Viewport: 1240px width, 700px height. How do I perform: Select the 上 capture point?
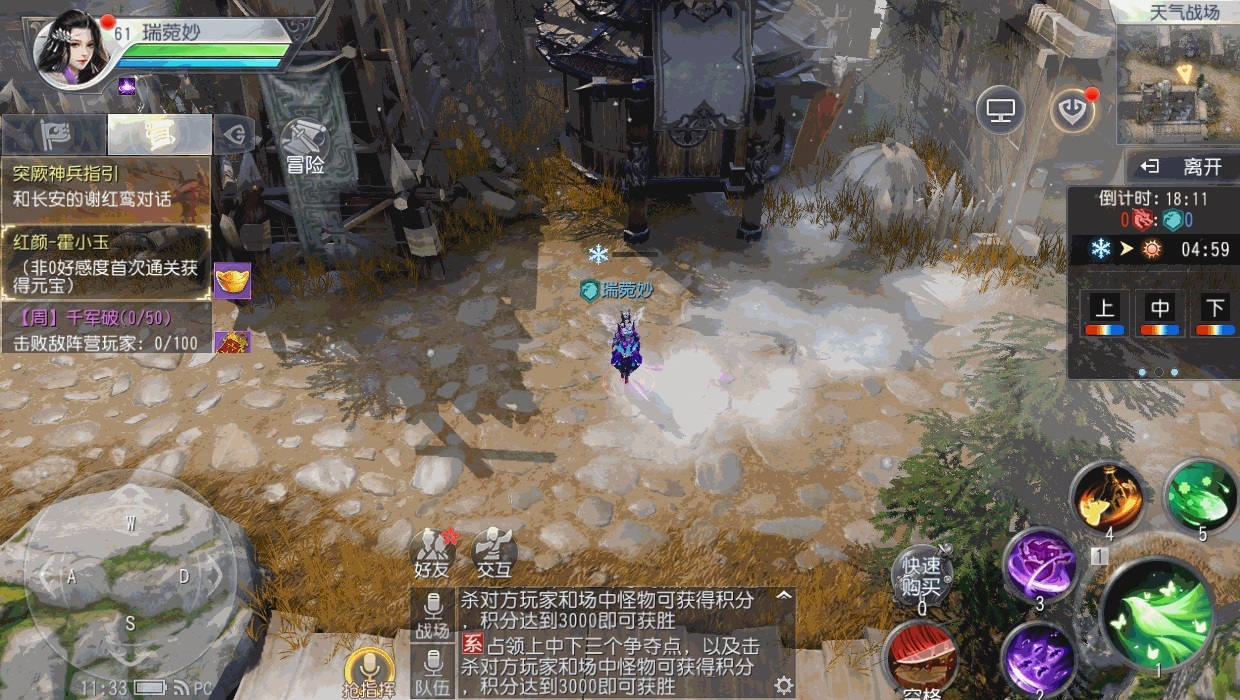tap(1104, 314)
